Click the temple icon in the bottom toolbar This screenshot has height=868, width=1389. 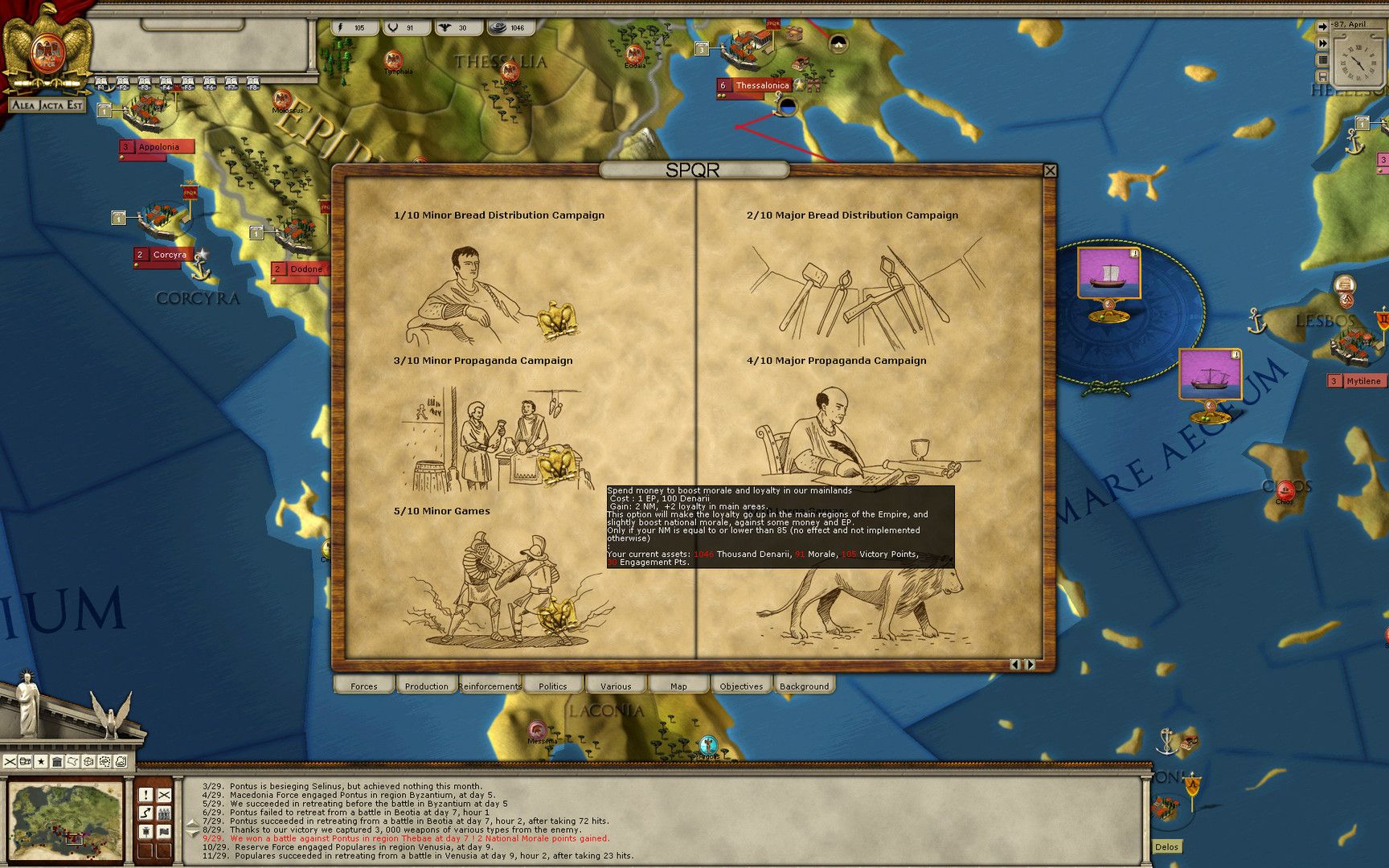click(58, 762)
